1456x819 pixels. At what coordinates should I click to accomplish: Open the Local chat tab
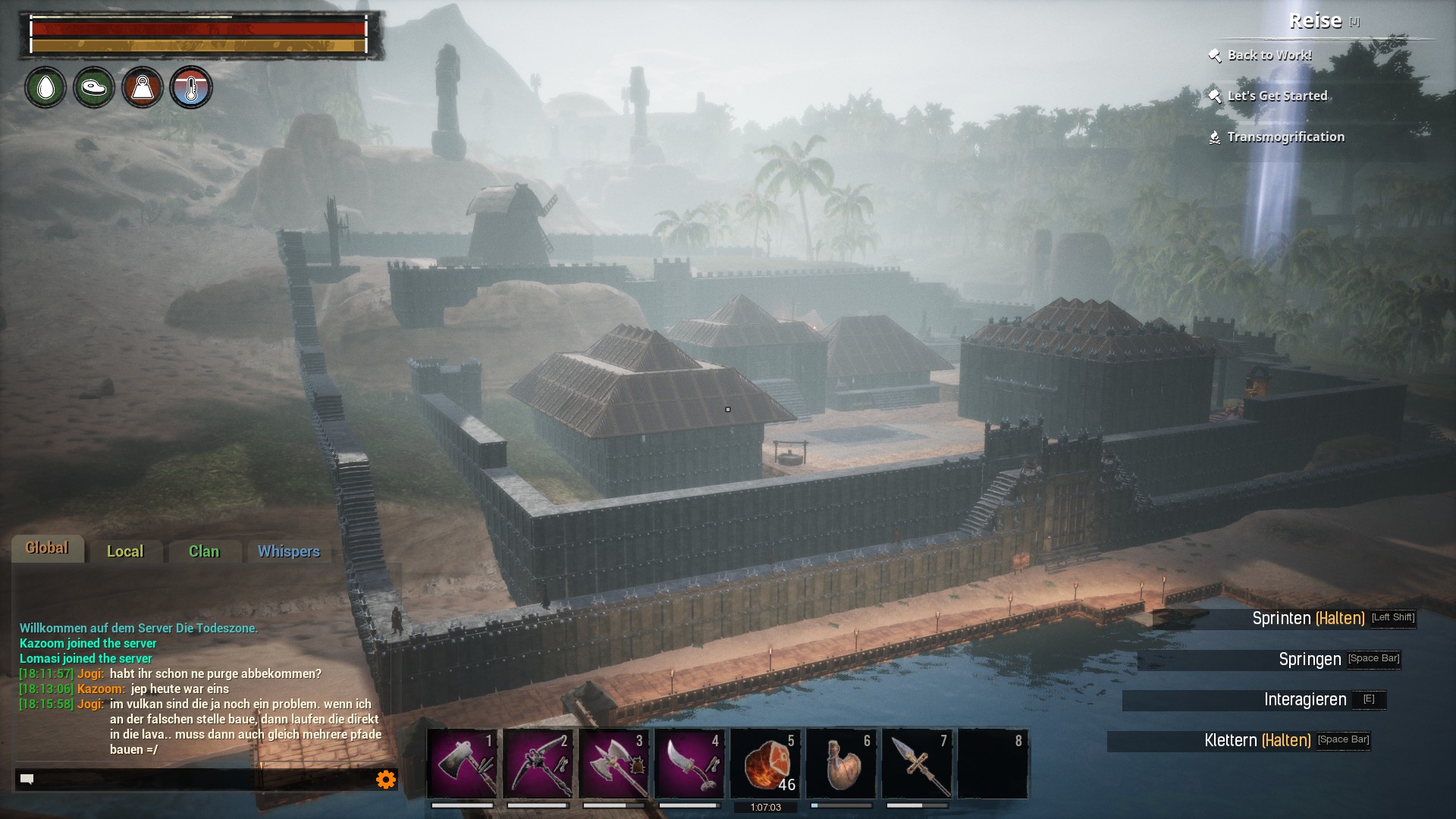point(125,551)
